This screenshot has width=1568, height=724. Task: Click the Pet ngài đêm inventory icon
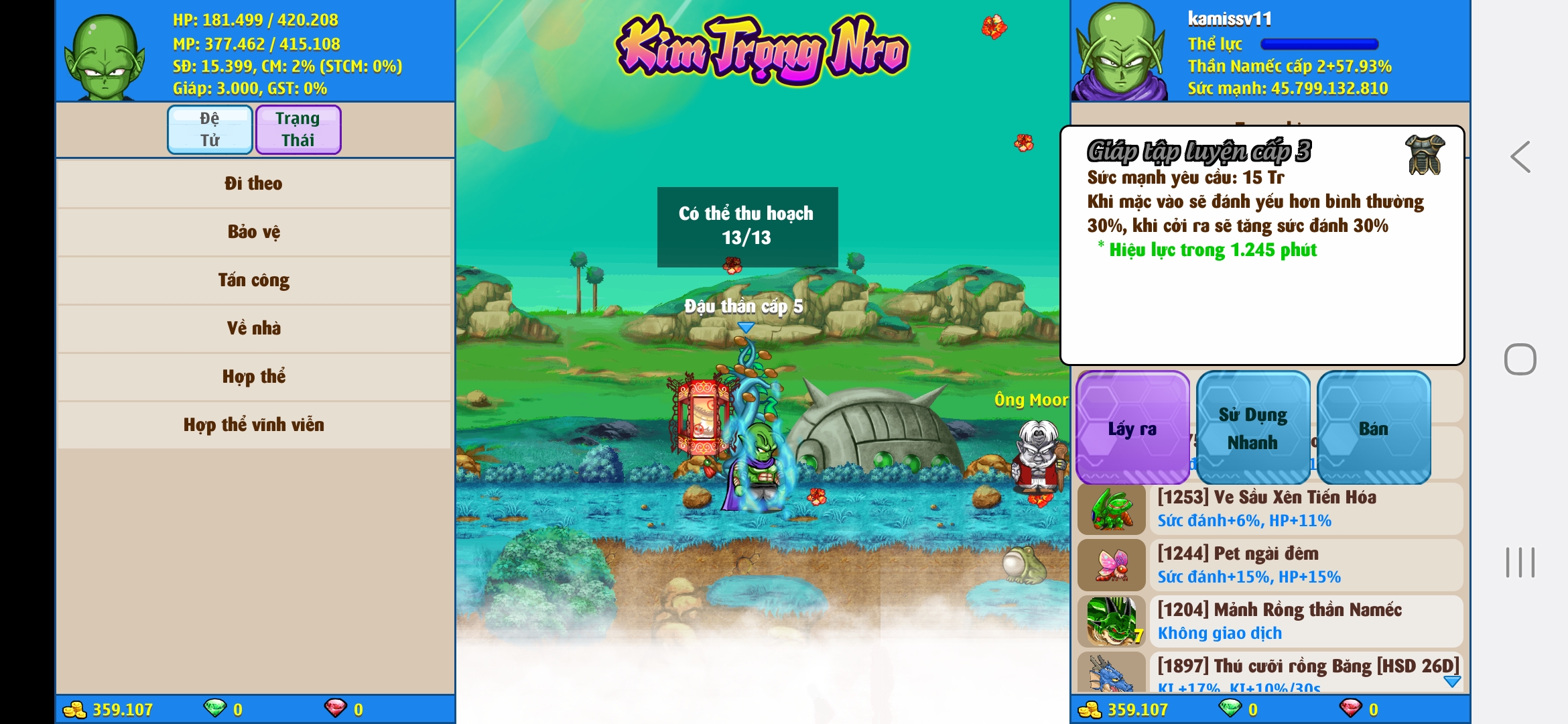[1111, 565]
